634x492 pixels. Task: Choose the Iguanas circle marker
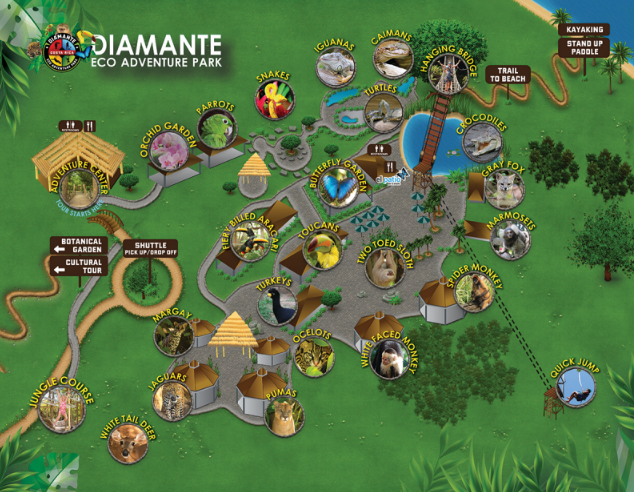[x=335, y=68]
